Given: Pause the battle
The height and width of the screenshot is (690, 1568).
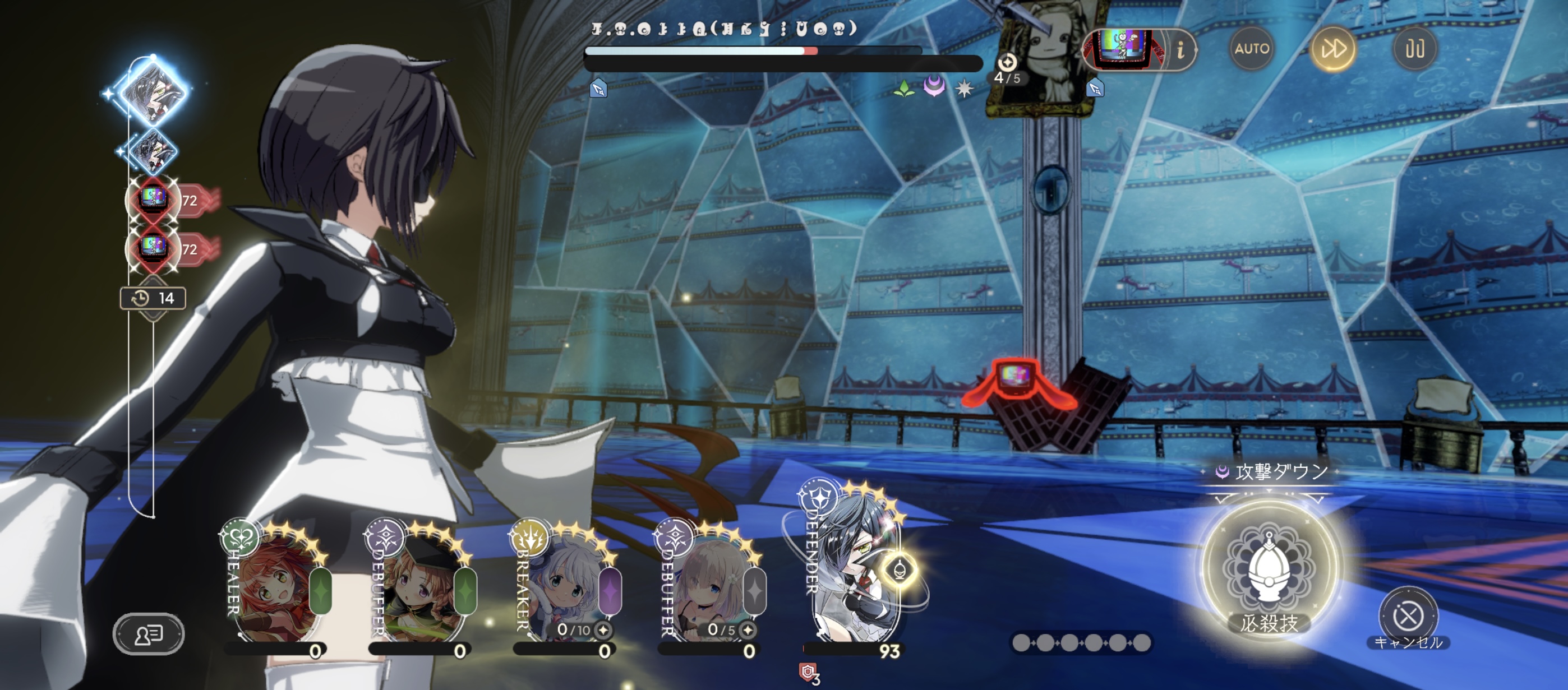Looking at the screenshot, I should (1414, 49).
